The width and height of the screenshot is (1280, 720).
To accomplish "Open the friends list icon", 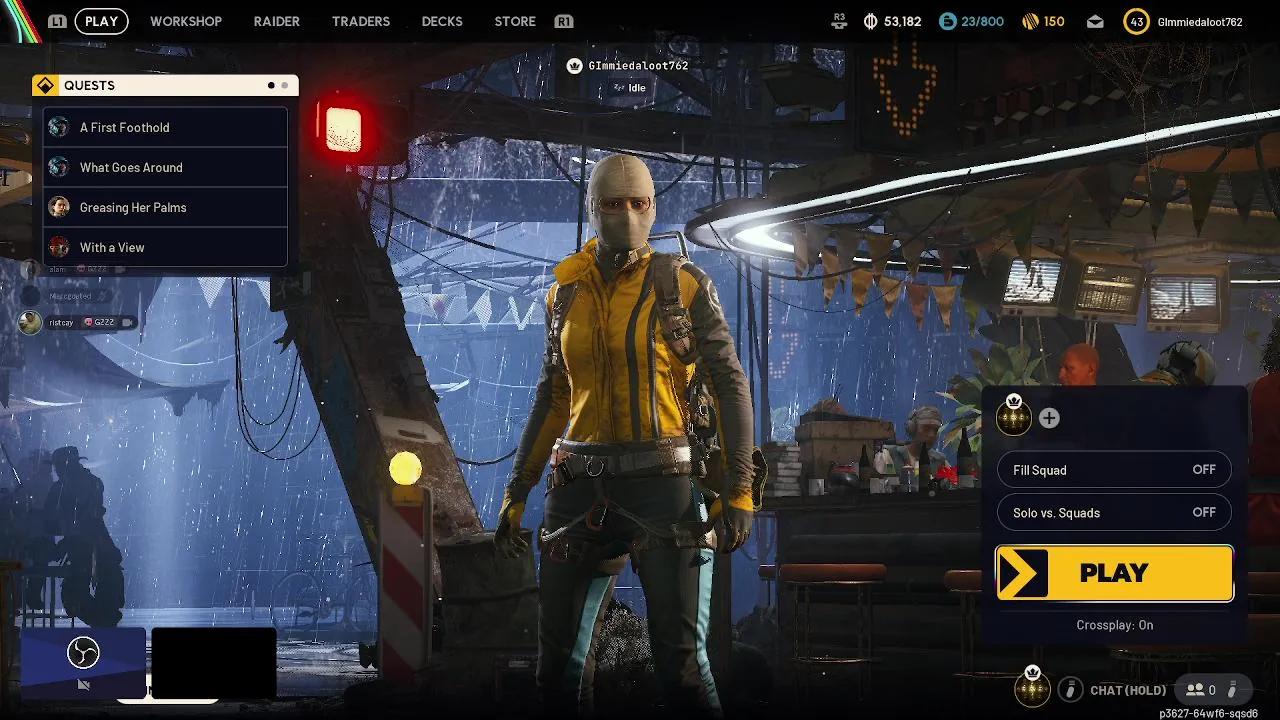I will [x=1200, y=689].
